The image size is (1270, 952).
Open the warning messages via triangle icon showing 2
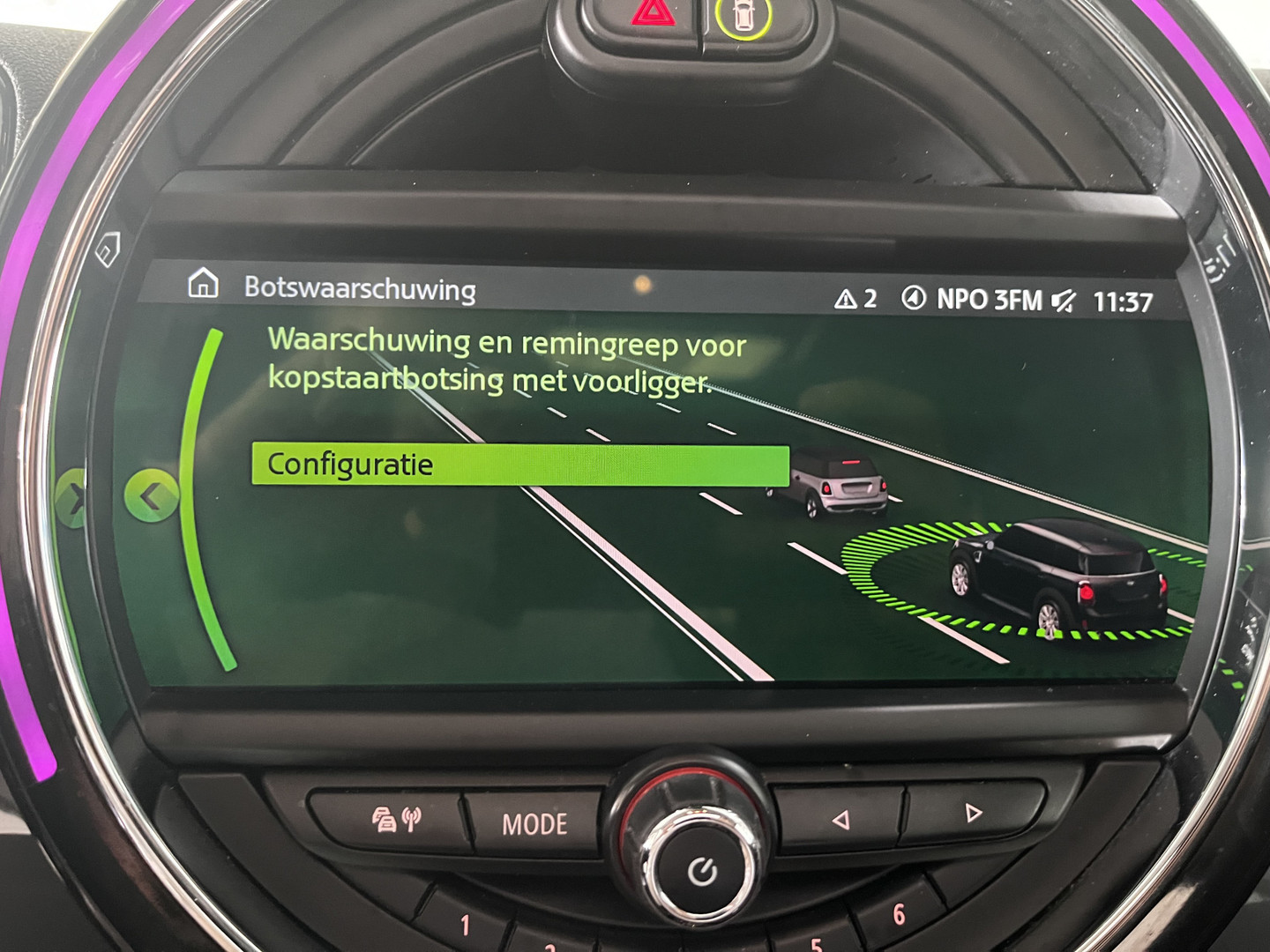[848, 298]
